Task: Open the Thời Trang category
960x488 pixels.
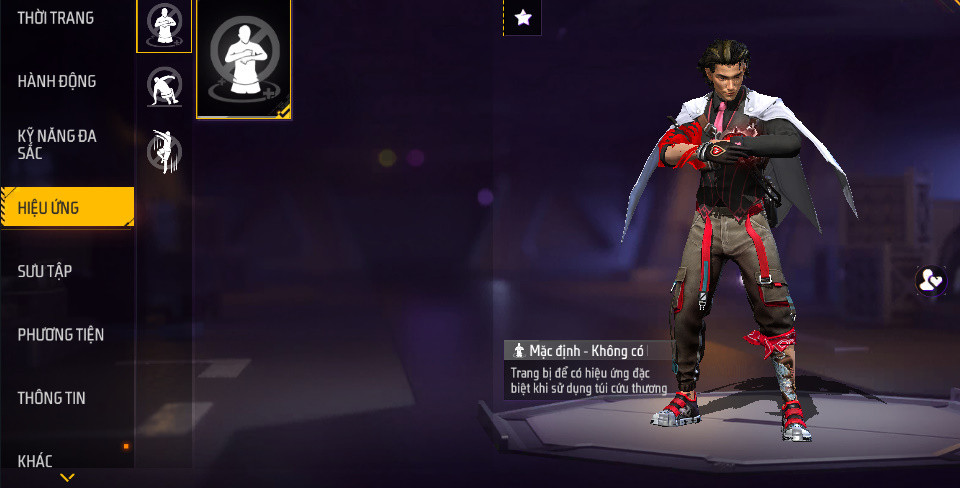Action: pyautogui.click(x=56, y=18)
